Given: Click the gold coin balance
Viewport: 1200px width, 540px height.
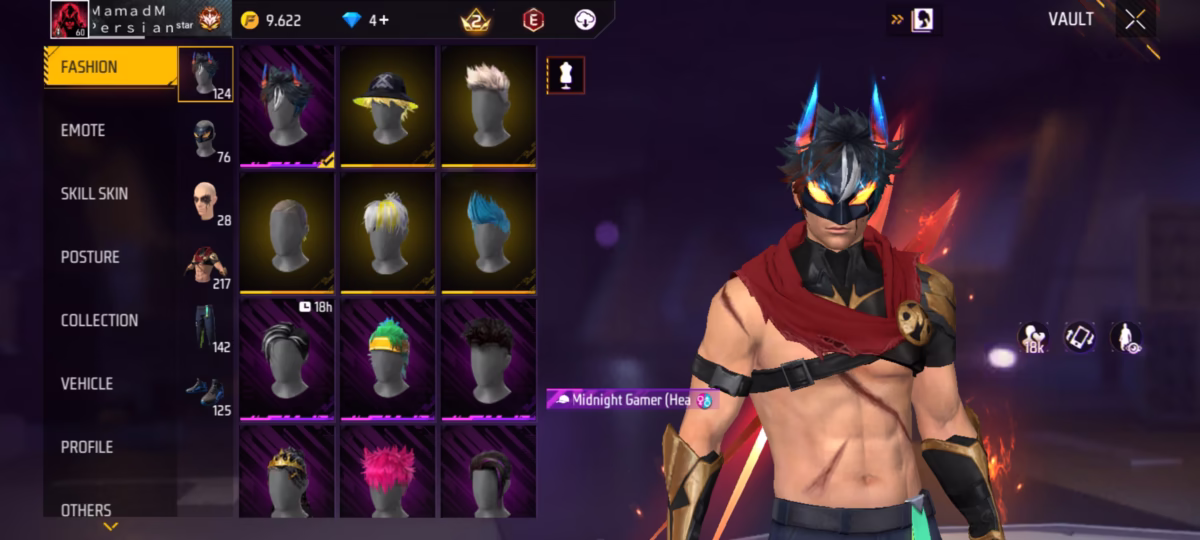Looking at the screenshot, I should (272, 20).
